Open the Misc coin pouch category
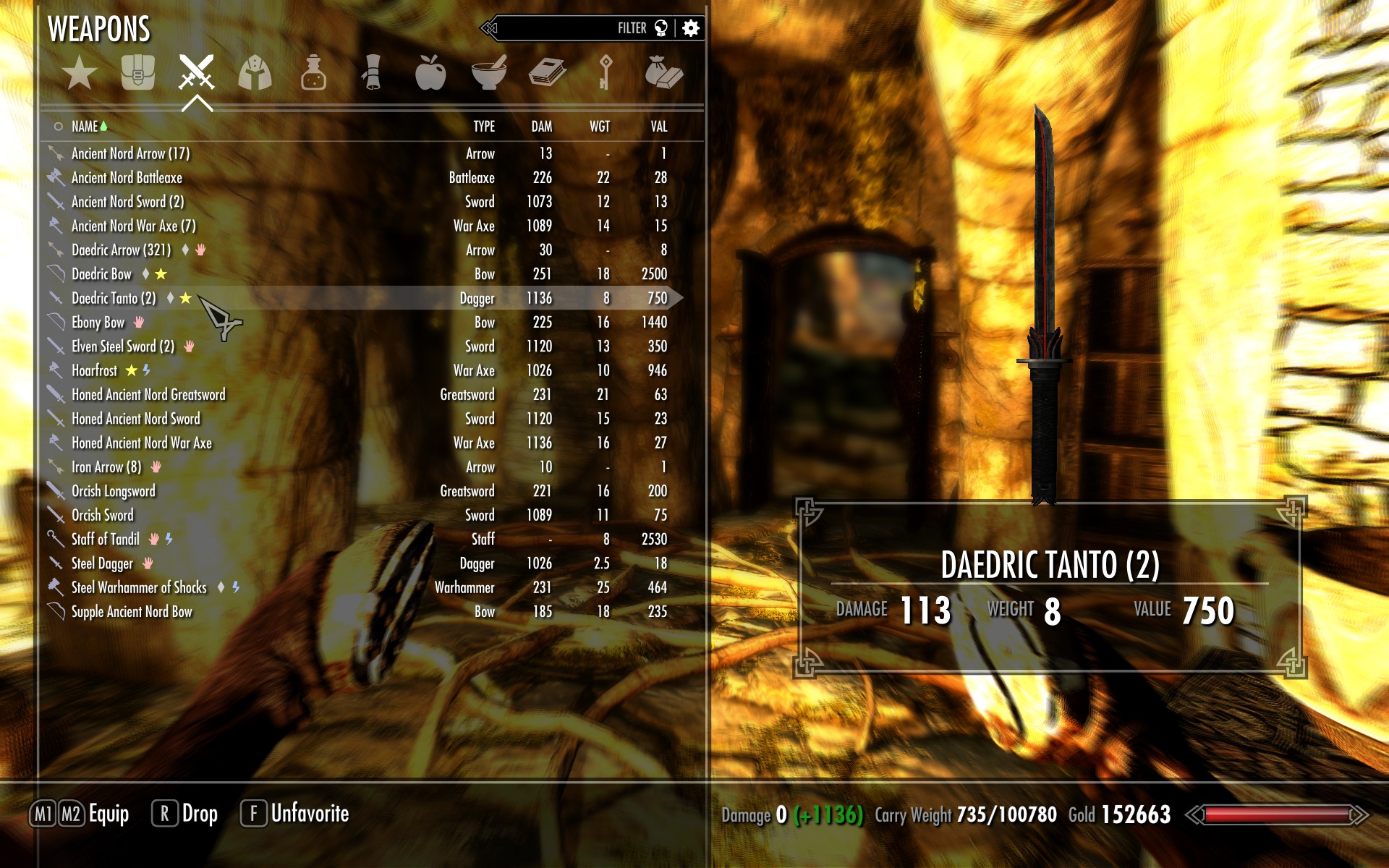1389x868 pixels. (x=663, y=73)
